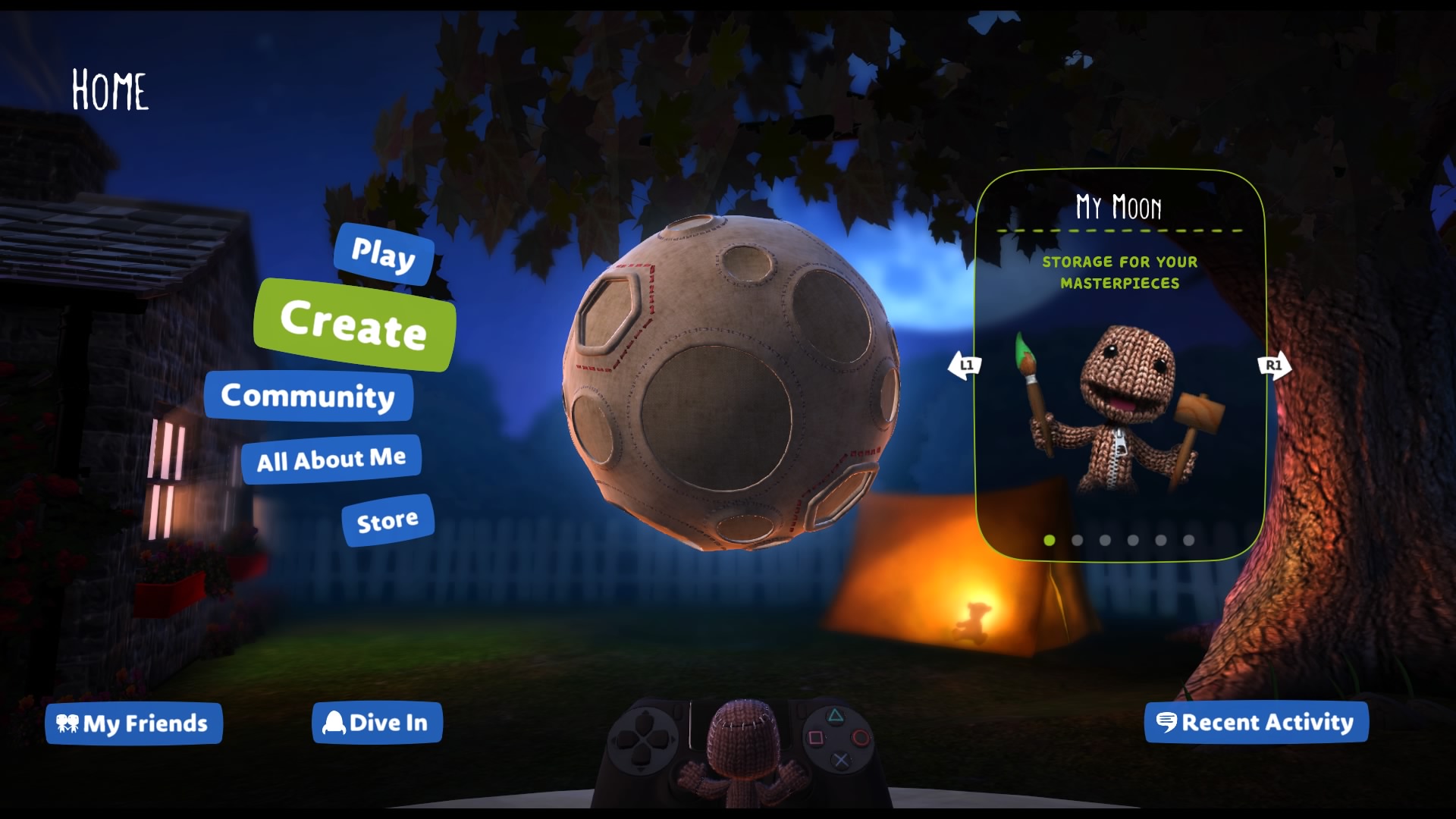Viewport: 1456px width, 819px height.
Task: Select the Dive In bell icon
Action: [334, 722]
